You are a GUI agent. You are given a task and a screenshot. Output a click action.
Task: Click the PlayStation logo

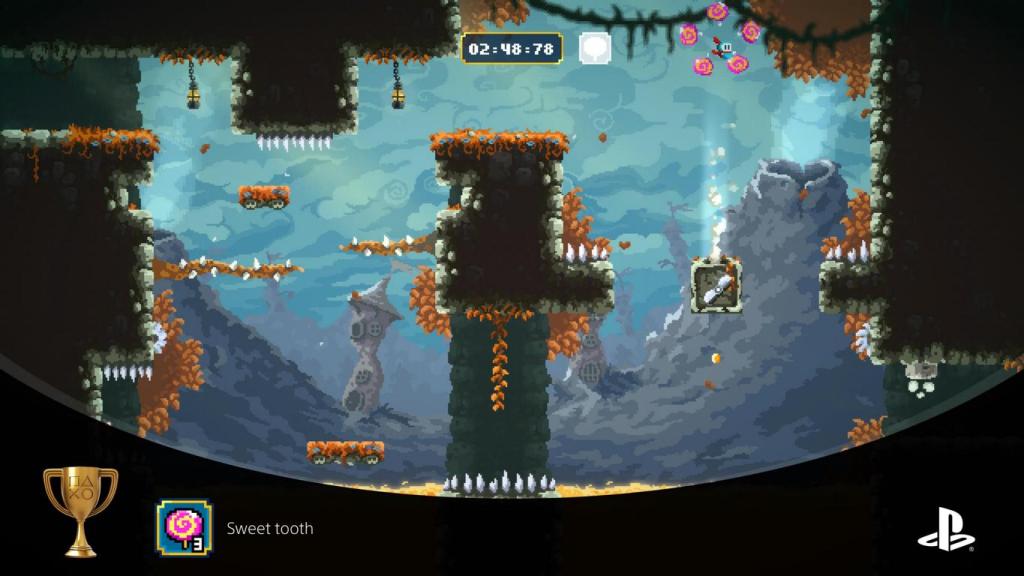[945, 528]
